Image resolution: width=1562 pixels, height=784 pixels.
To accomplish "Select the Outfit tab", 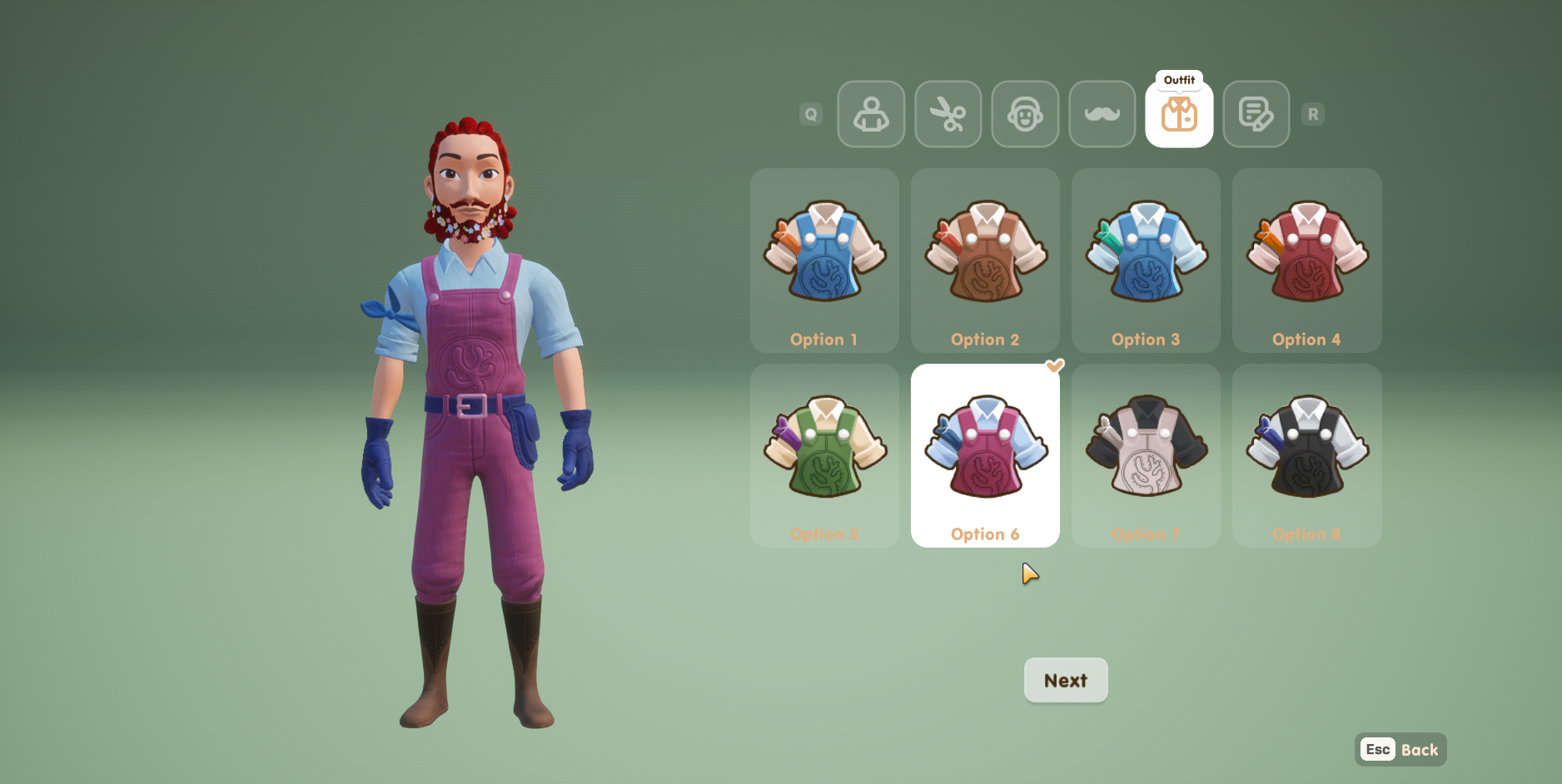I will 1179,114.
